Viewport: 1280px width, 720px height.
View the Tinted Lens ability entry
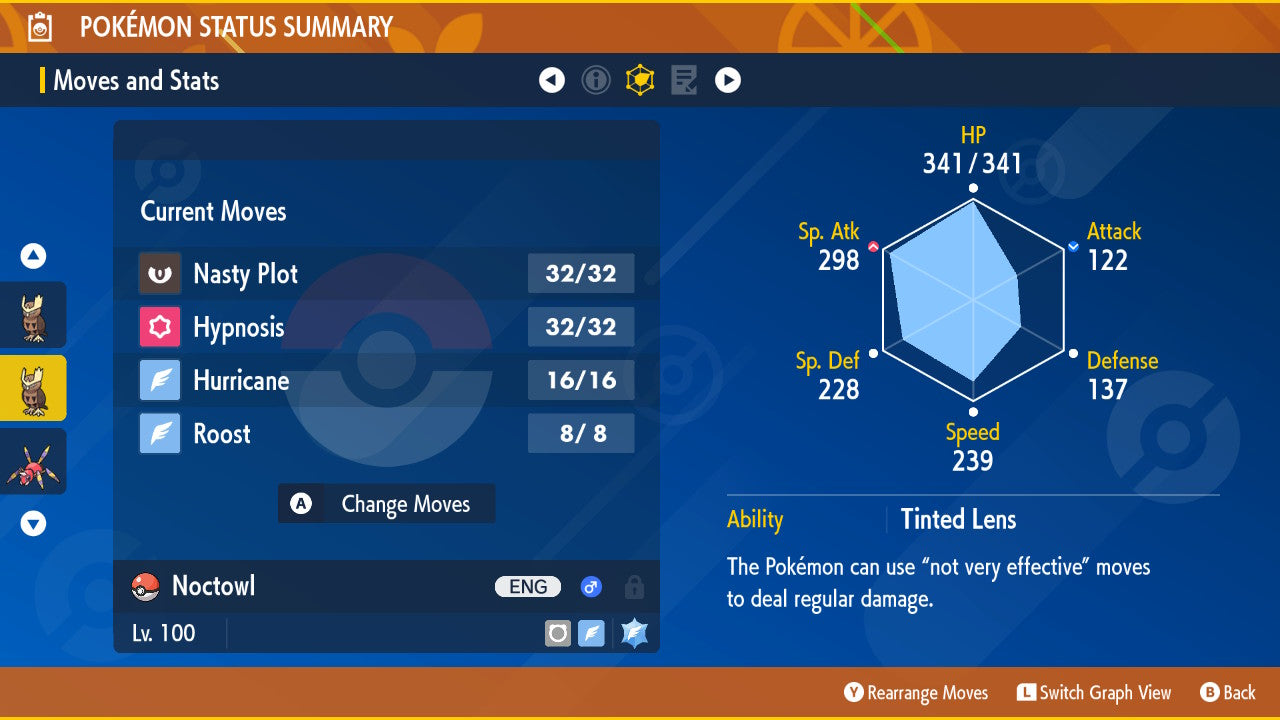tap(957, 520)
